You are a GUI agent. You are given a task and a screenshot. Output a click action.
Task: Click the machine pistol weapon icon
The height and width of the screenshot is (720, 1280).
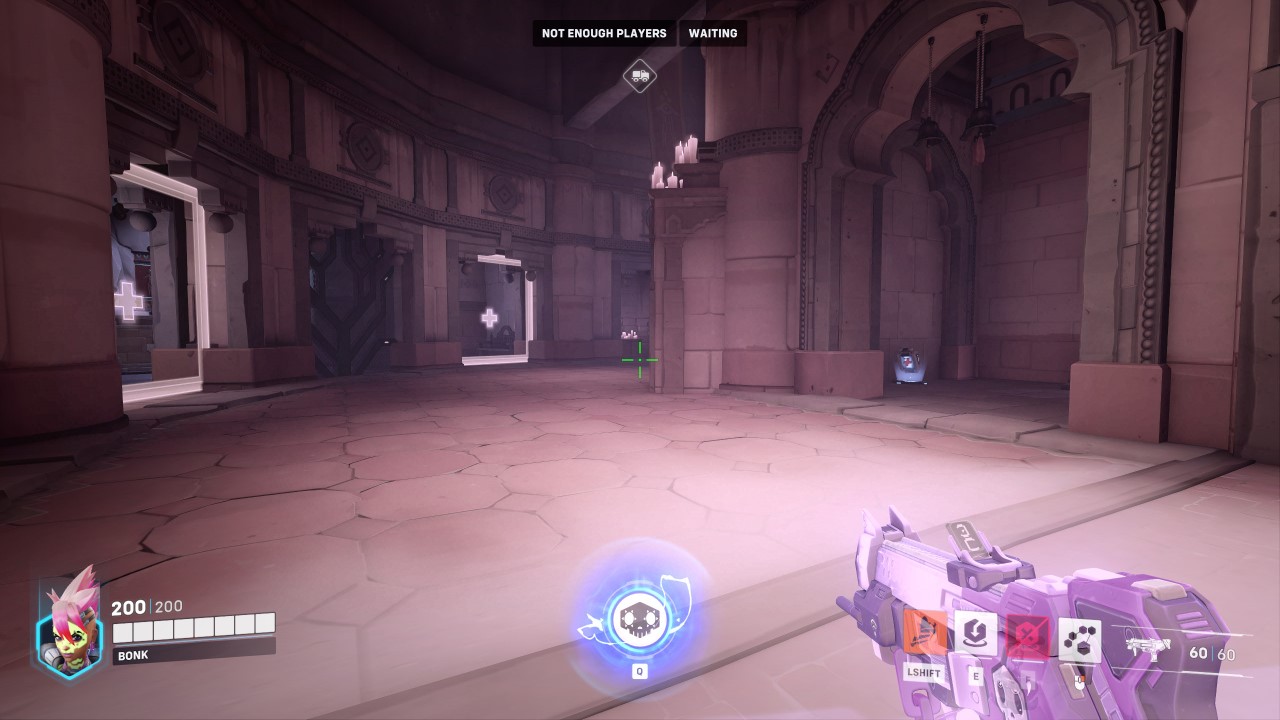point(1146,646)
